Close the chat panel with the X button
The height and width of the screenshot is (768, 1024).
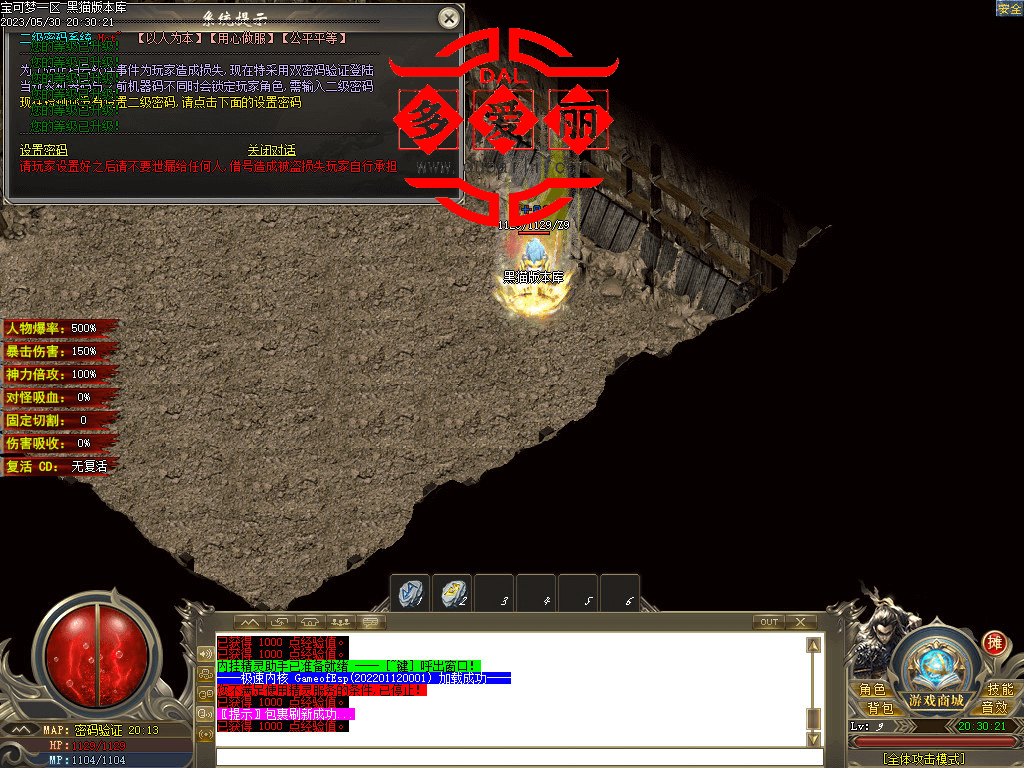(800, 622)
